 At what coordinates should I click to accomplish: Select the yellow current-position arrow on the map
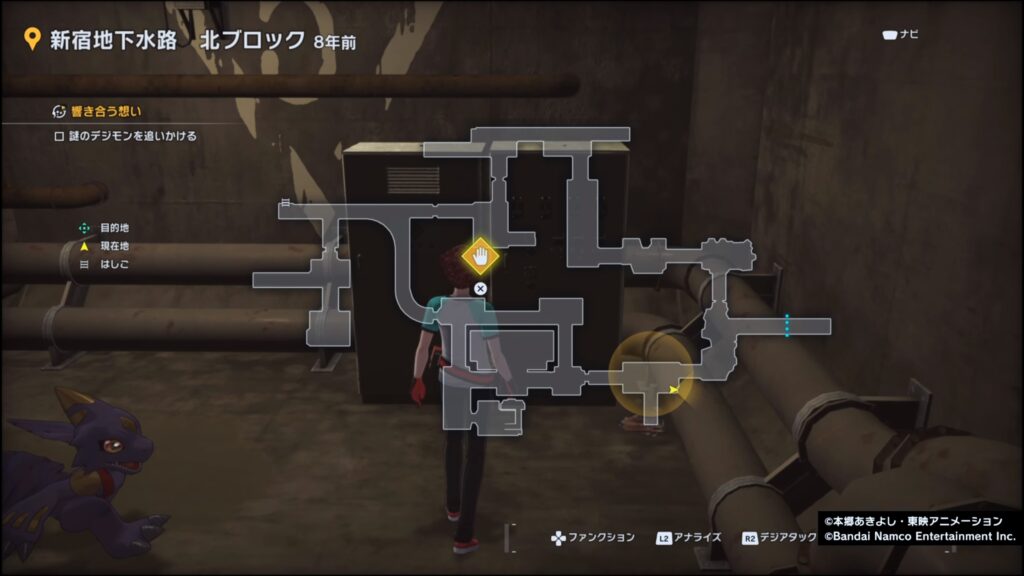click(675, 389)
